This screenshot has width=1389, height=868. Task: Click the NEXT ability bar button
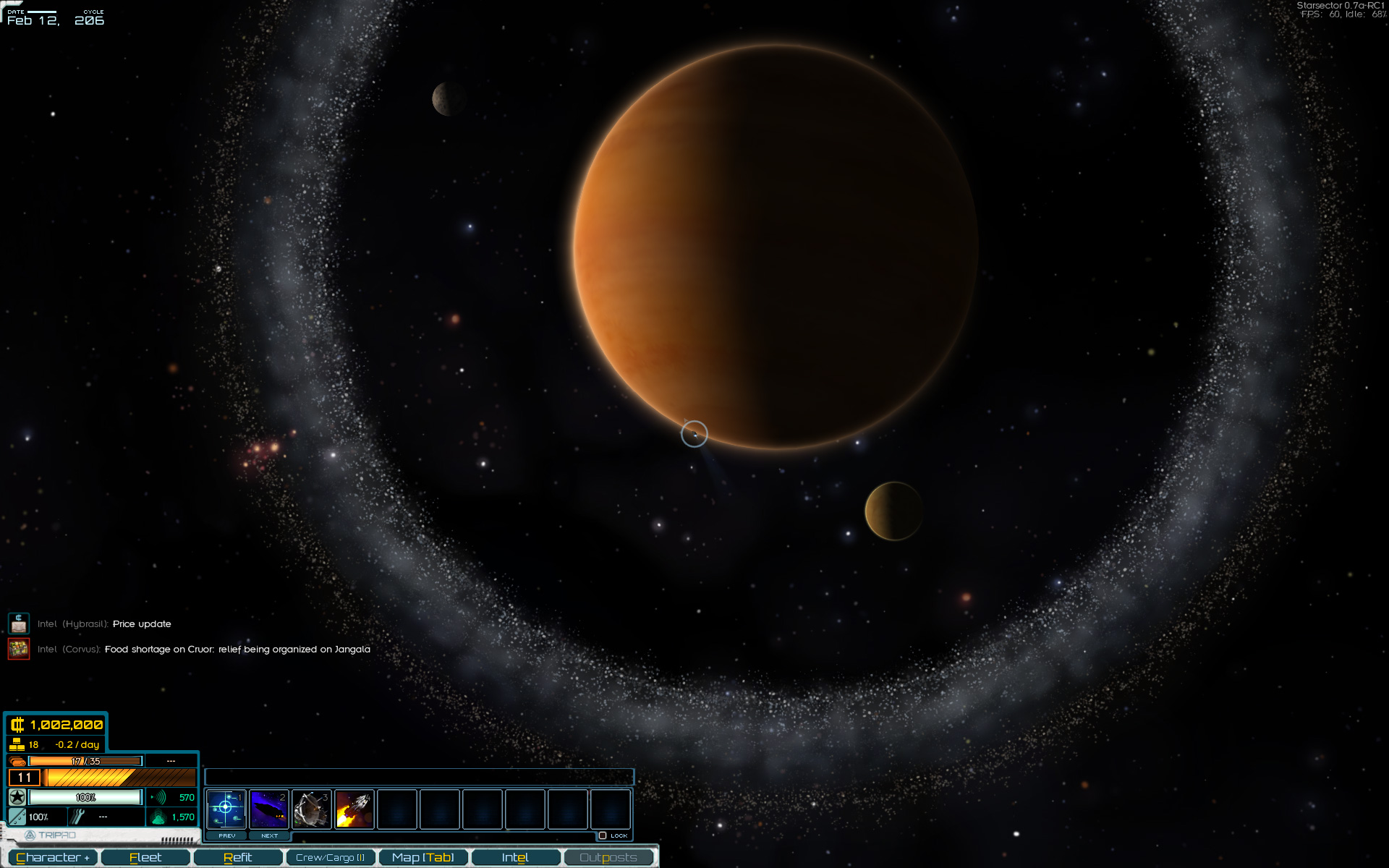pos(269,835)
